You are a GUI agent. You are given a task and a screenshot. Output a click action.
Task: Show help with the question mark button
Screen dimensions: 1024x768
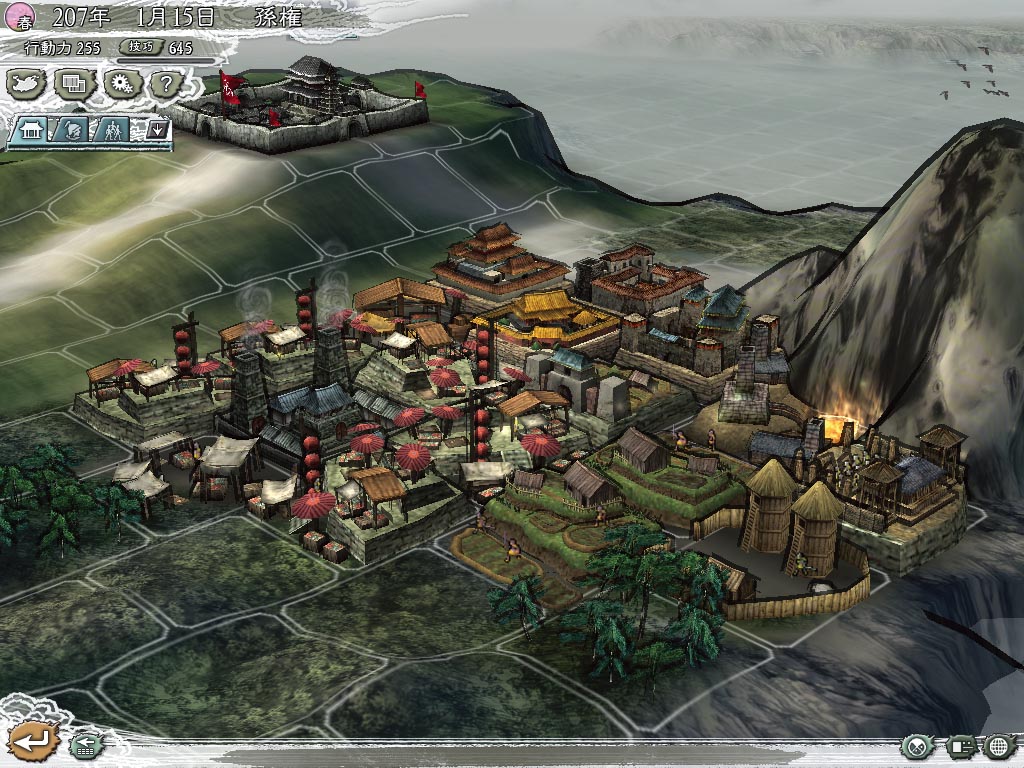pyautogui.click(x=165, y=83)
